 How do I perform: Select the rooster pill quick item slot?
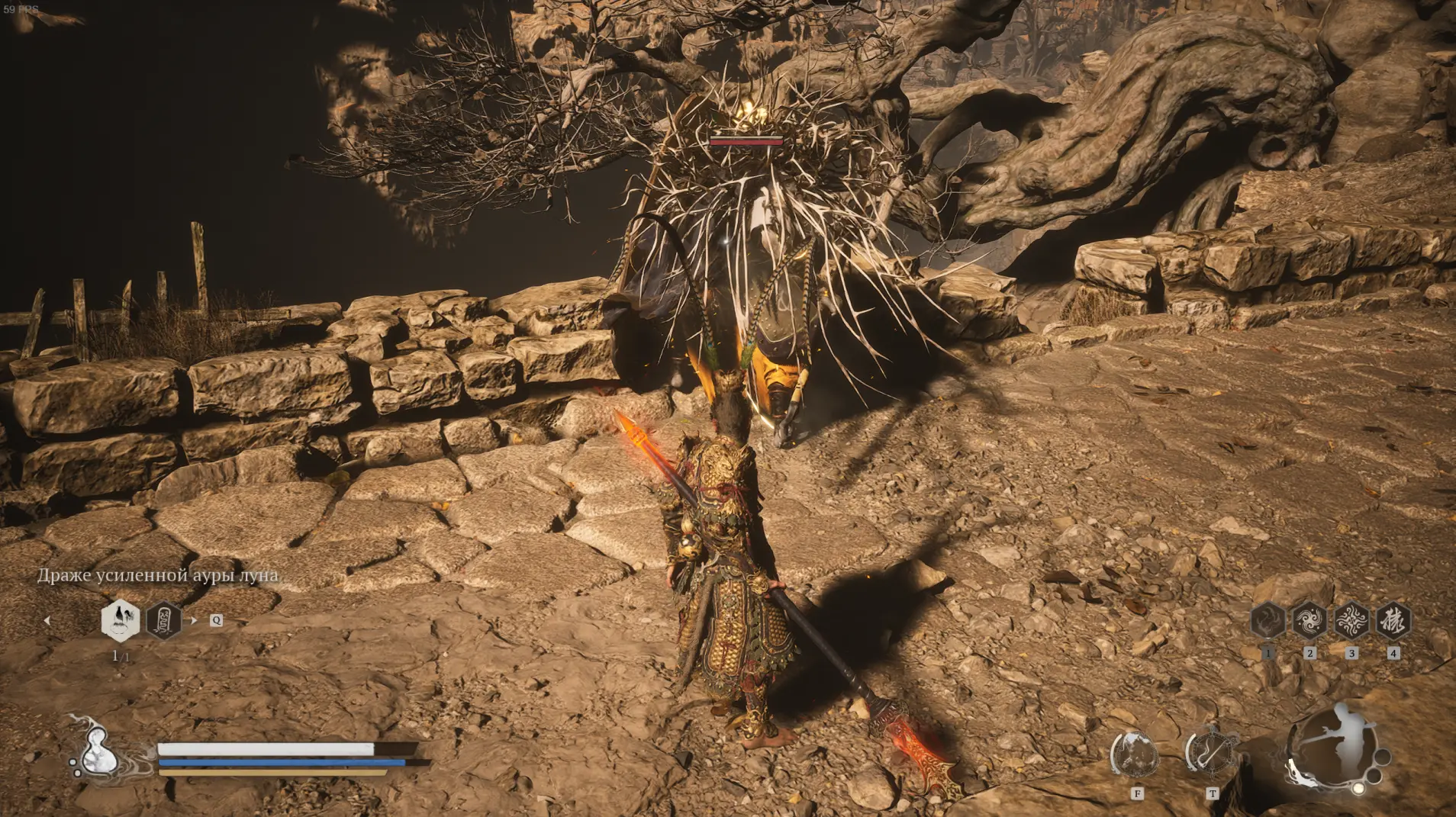(x=121, y=620)
